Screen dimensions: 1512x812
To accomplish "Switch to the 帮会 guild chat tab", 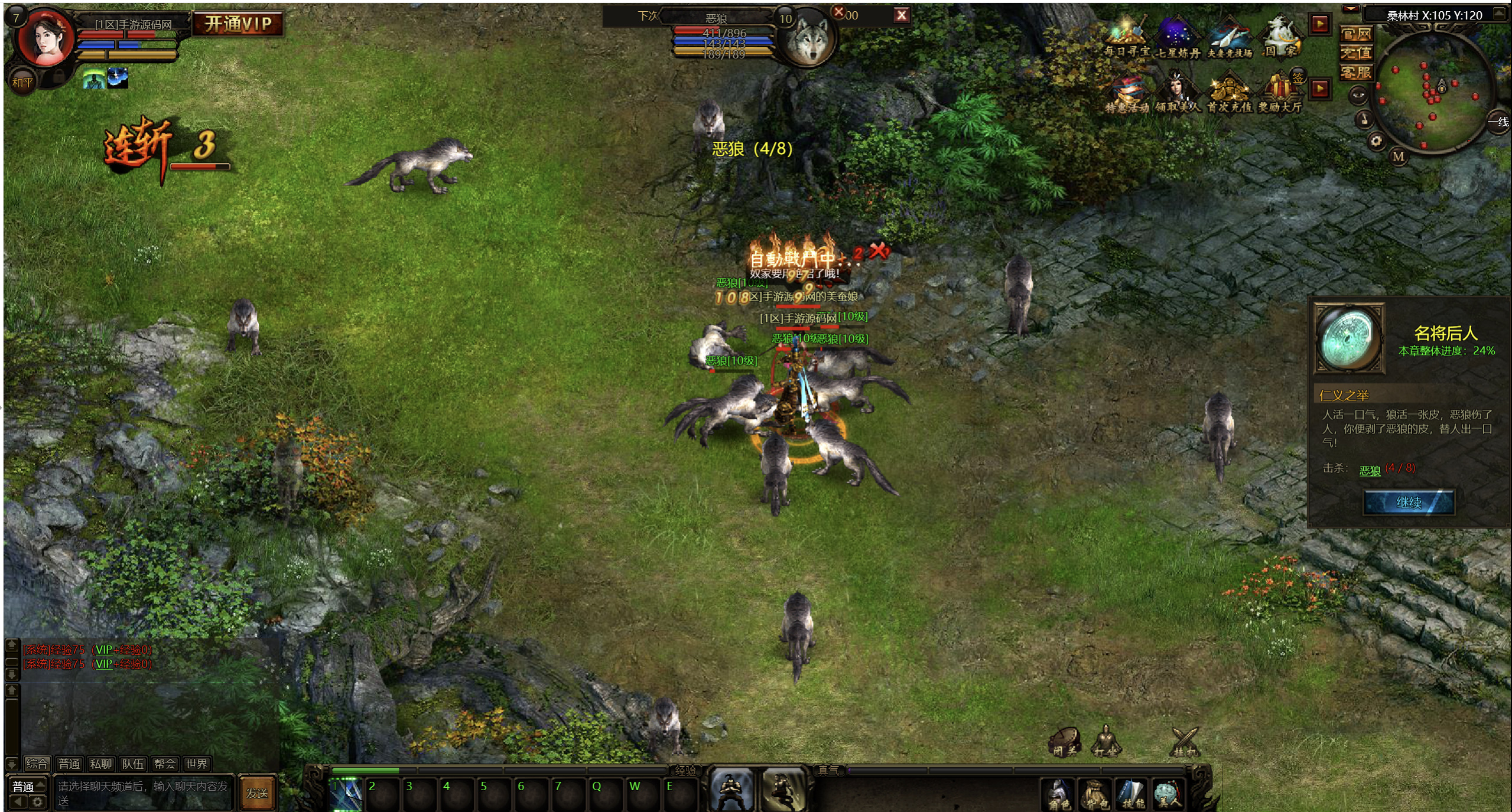I will click(164, 764).
